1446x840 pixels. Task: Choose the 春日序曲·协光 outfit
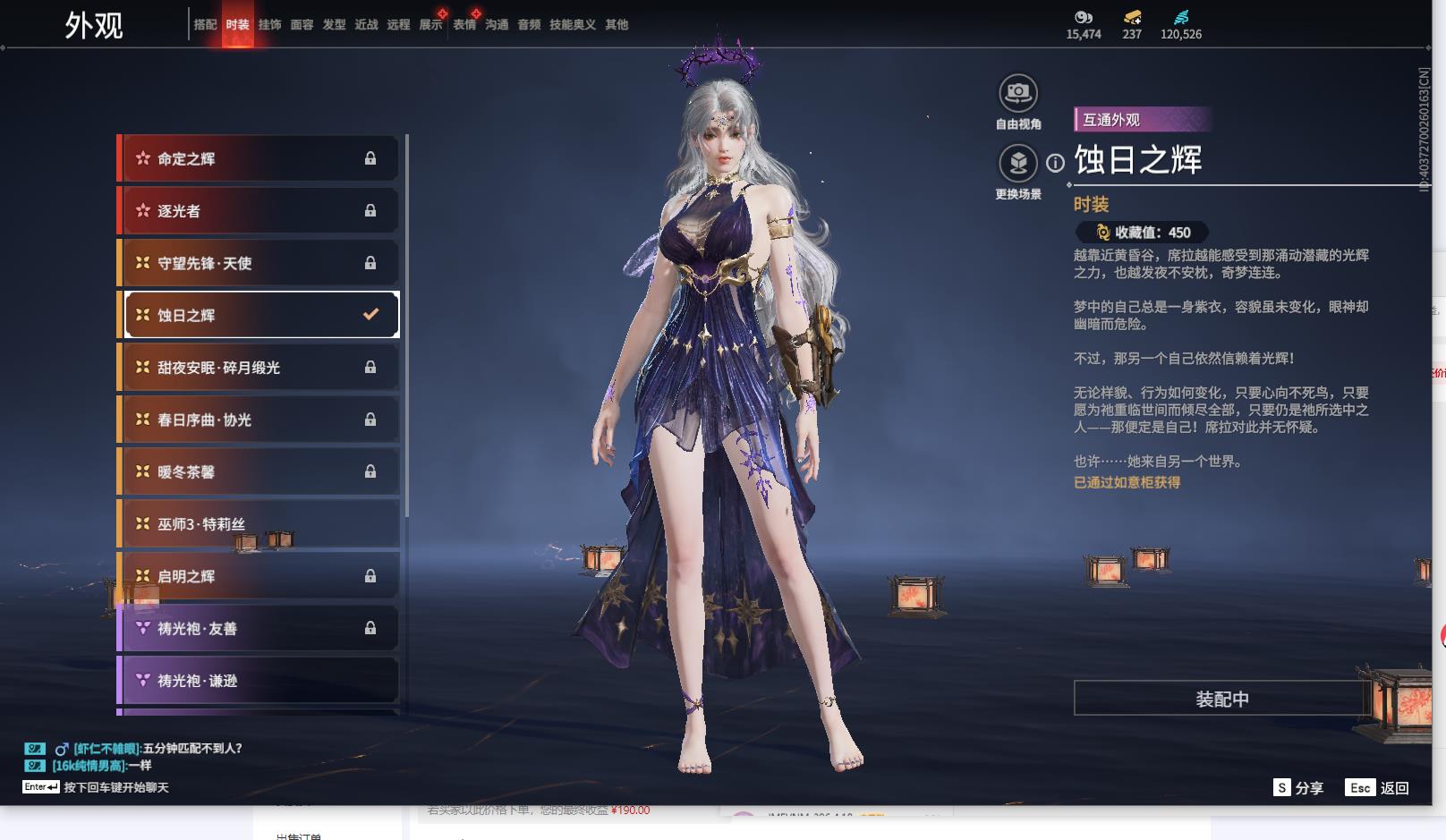(258, 420)
